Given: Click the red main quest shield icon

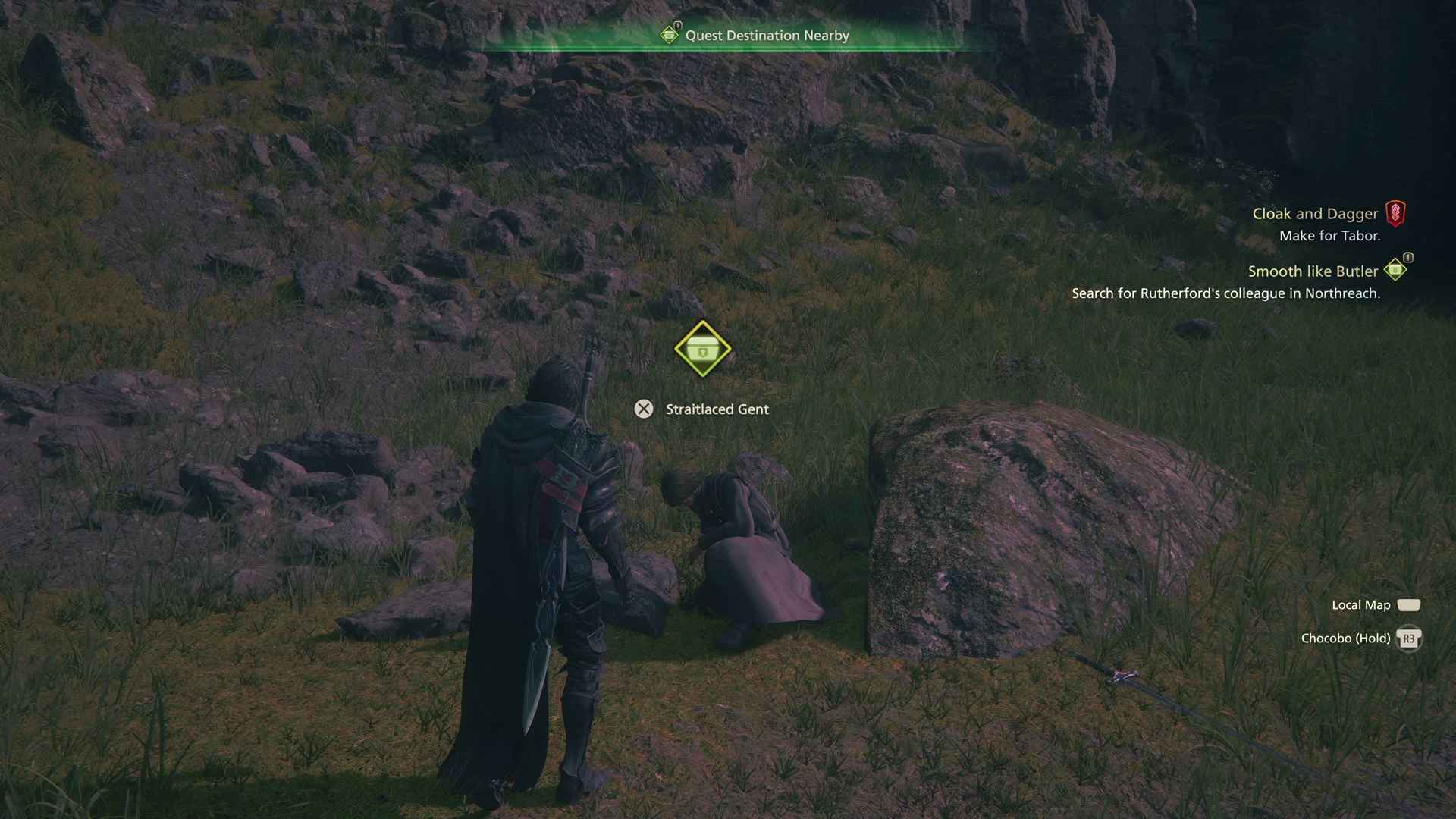Looking at the screenshot, I should coord(1395,213).
